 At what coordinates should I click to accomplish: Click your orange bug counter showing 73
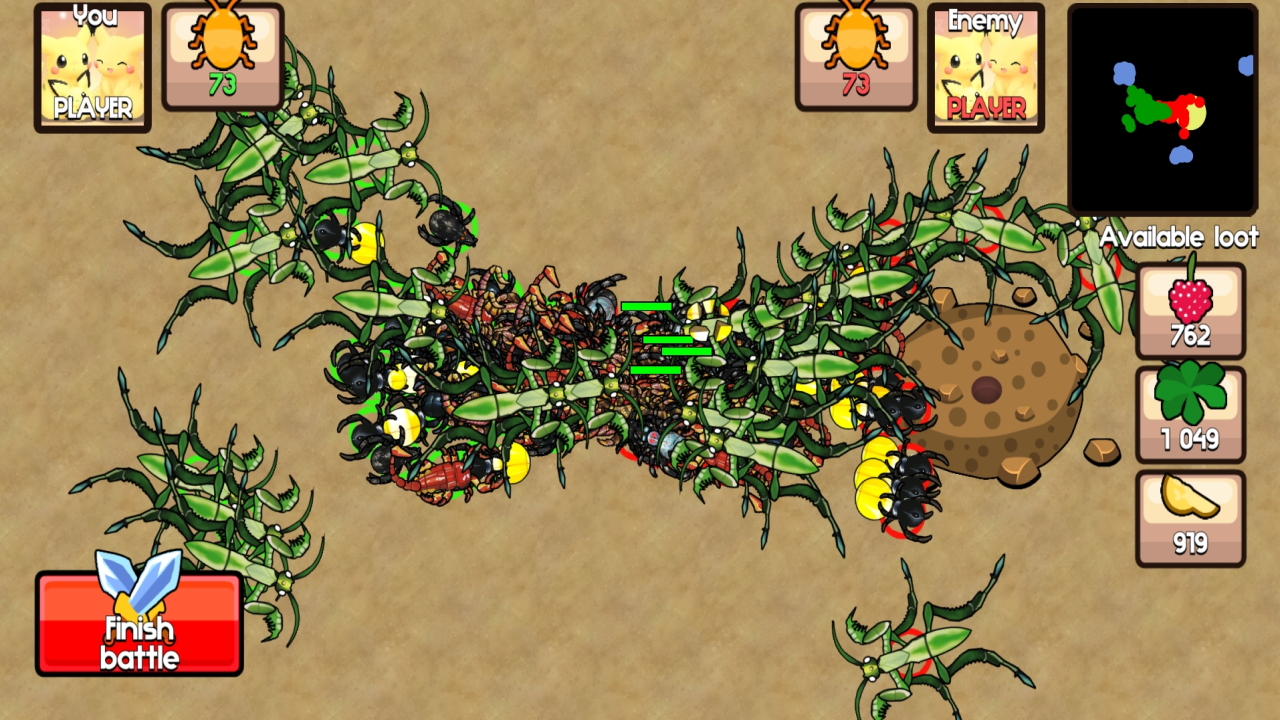click(222, 55)
